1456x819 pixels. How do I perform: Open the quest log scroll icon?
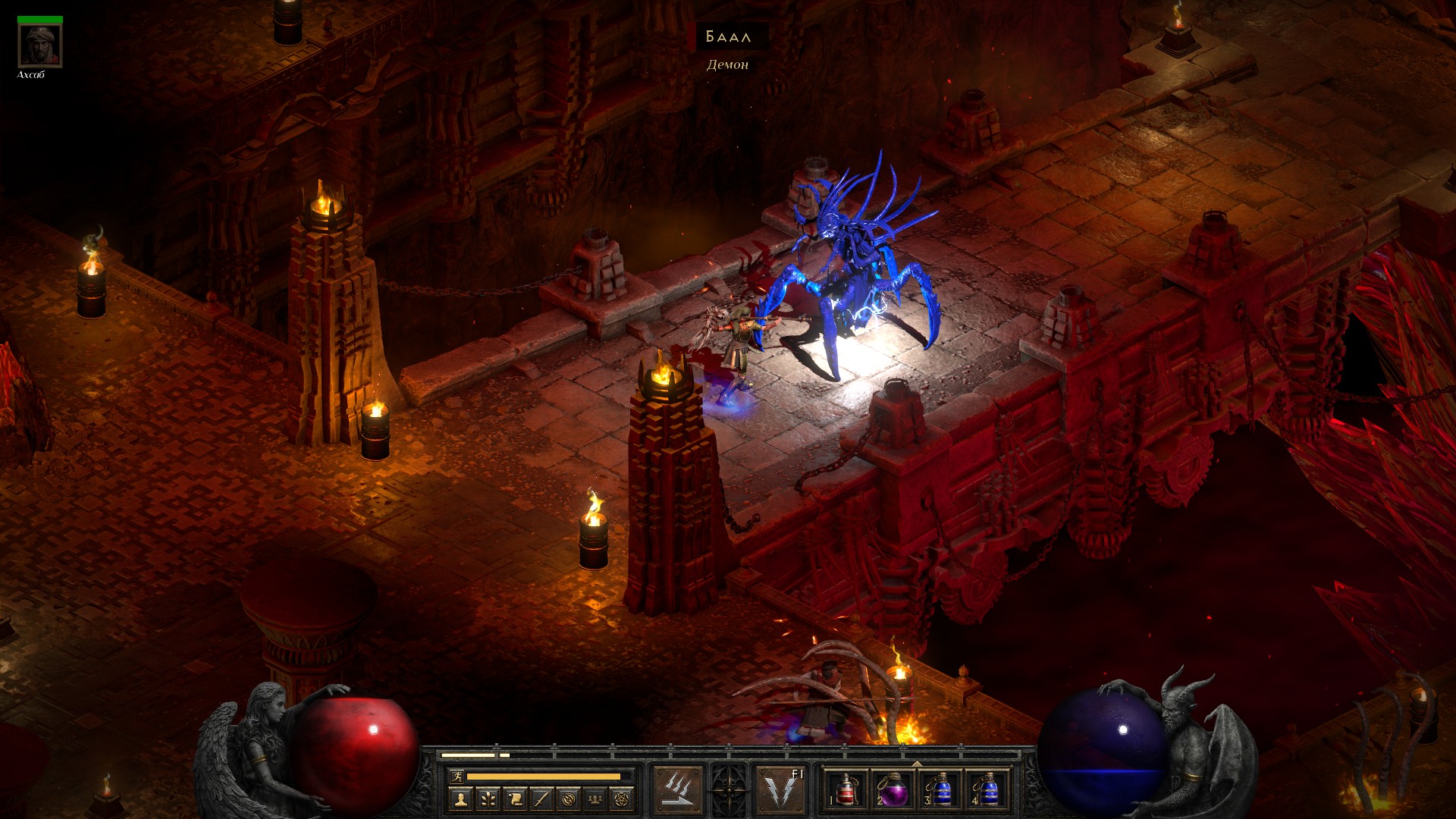click(515, 799)
